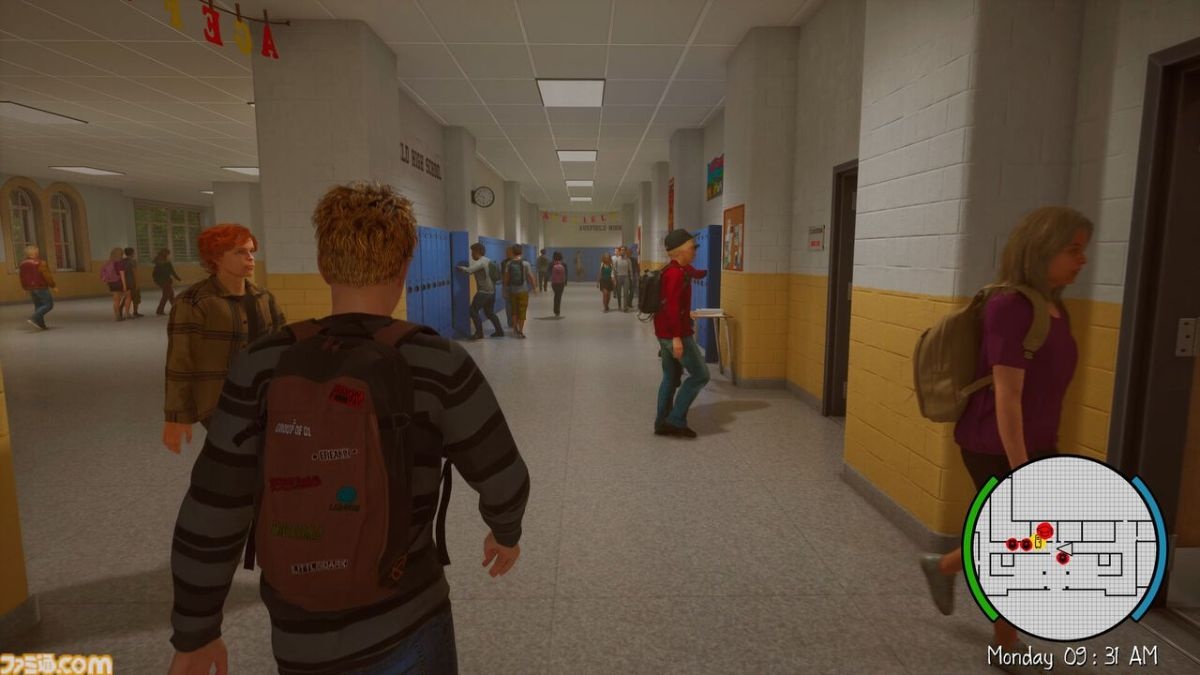Click the largest red marker on the minimap
1200x675 pixels.
click(1044, 530)
